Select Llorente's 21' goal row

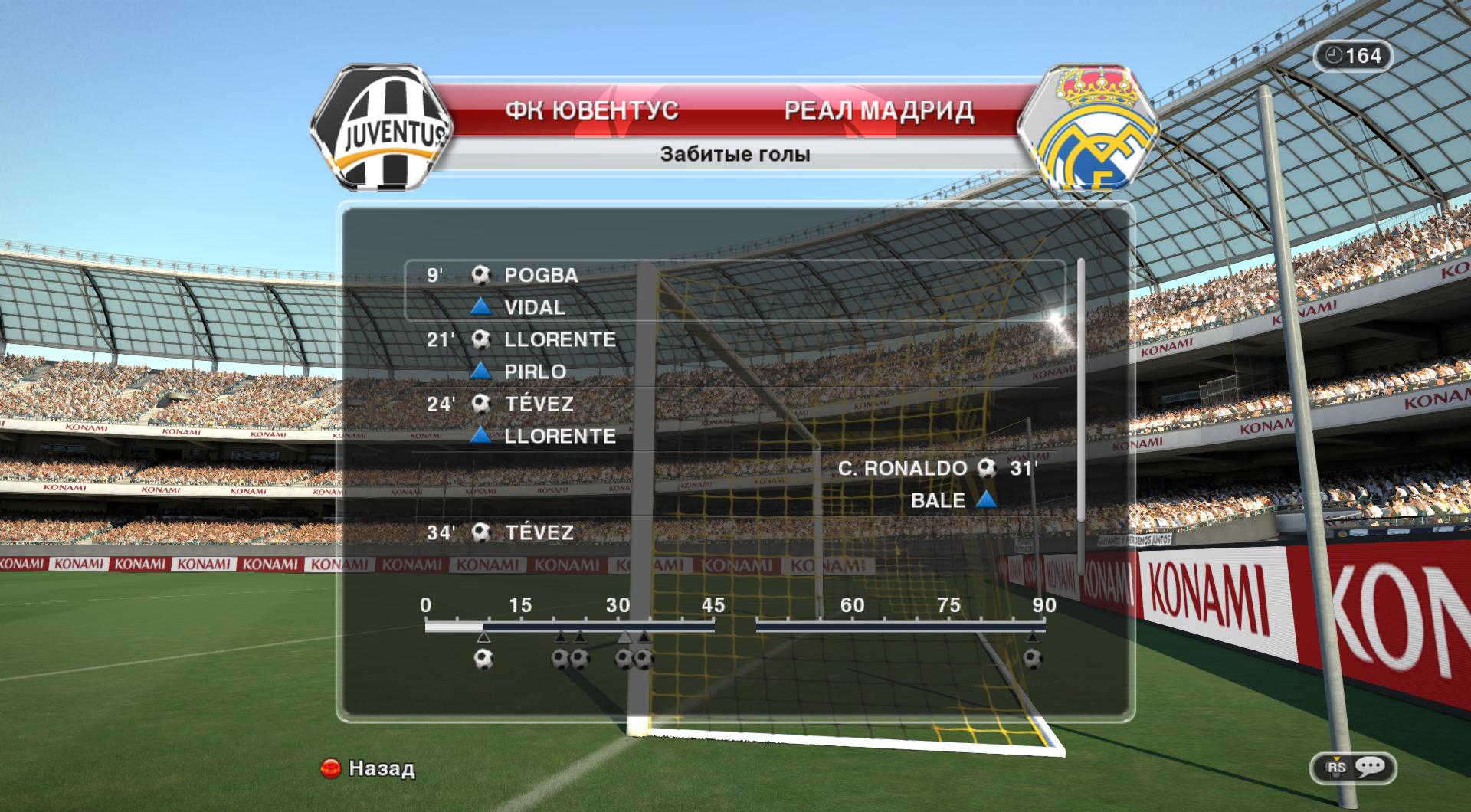tap(559, 339)
